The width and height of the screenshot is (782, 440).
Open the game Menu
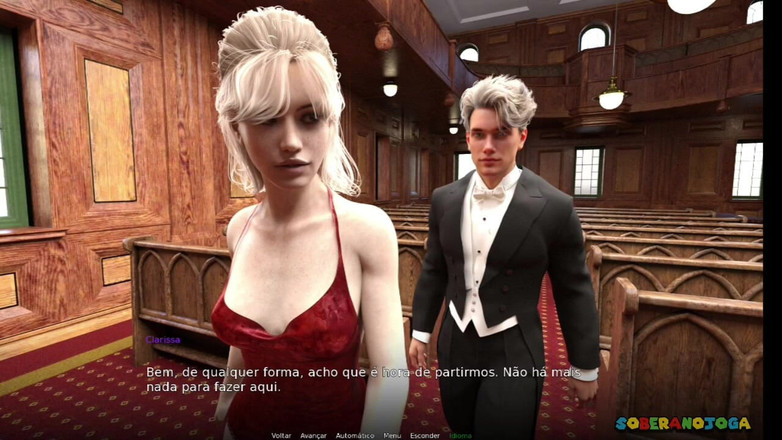coord(392,435)
